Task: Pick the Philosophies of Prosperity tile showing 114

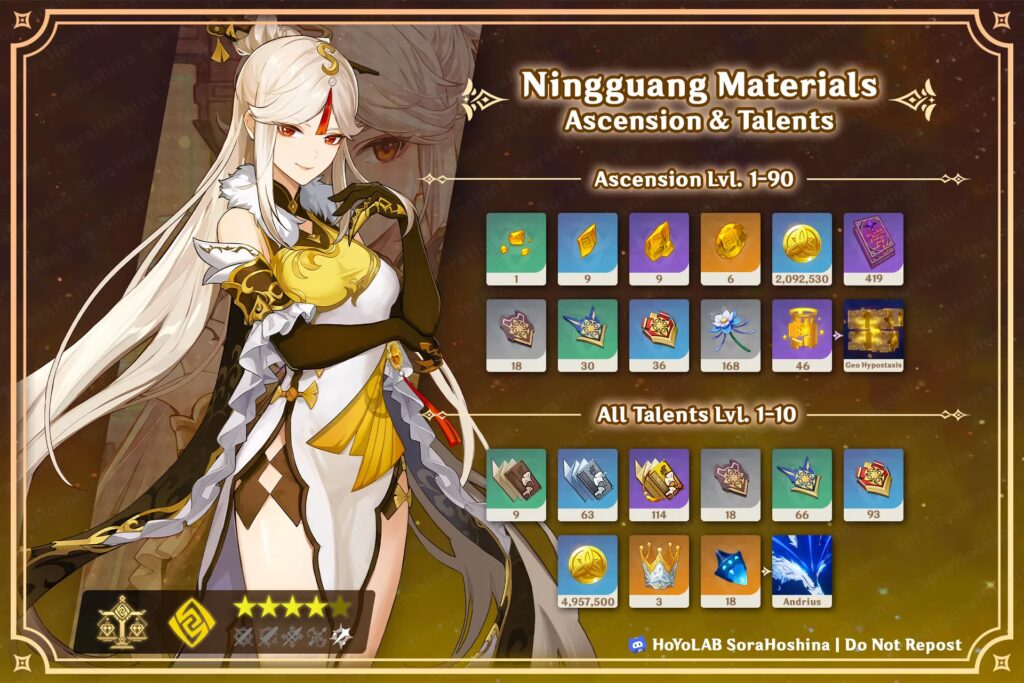Action: 659,484
